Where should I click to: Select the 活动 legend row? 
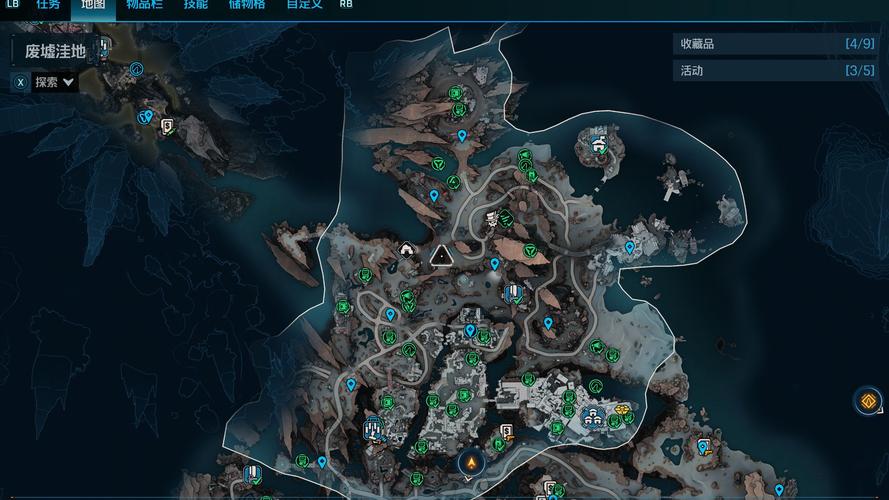point(776,71)
